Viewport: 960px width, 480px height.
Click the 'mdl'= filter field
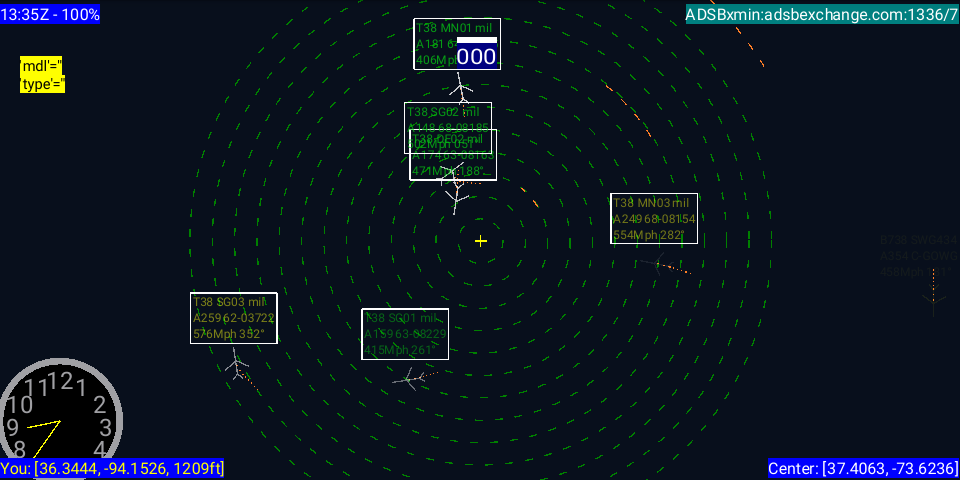point(41,66)
